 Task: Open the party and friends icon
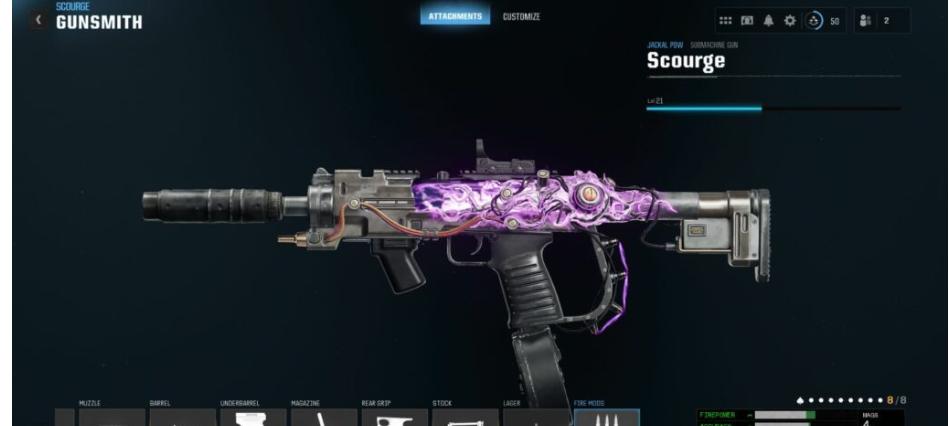(x=861, y=22)
